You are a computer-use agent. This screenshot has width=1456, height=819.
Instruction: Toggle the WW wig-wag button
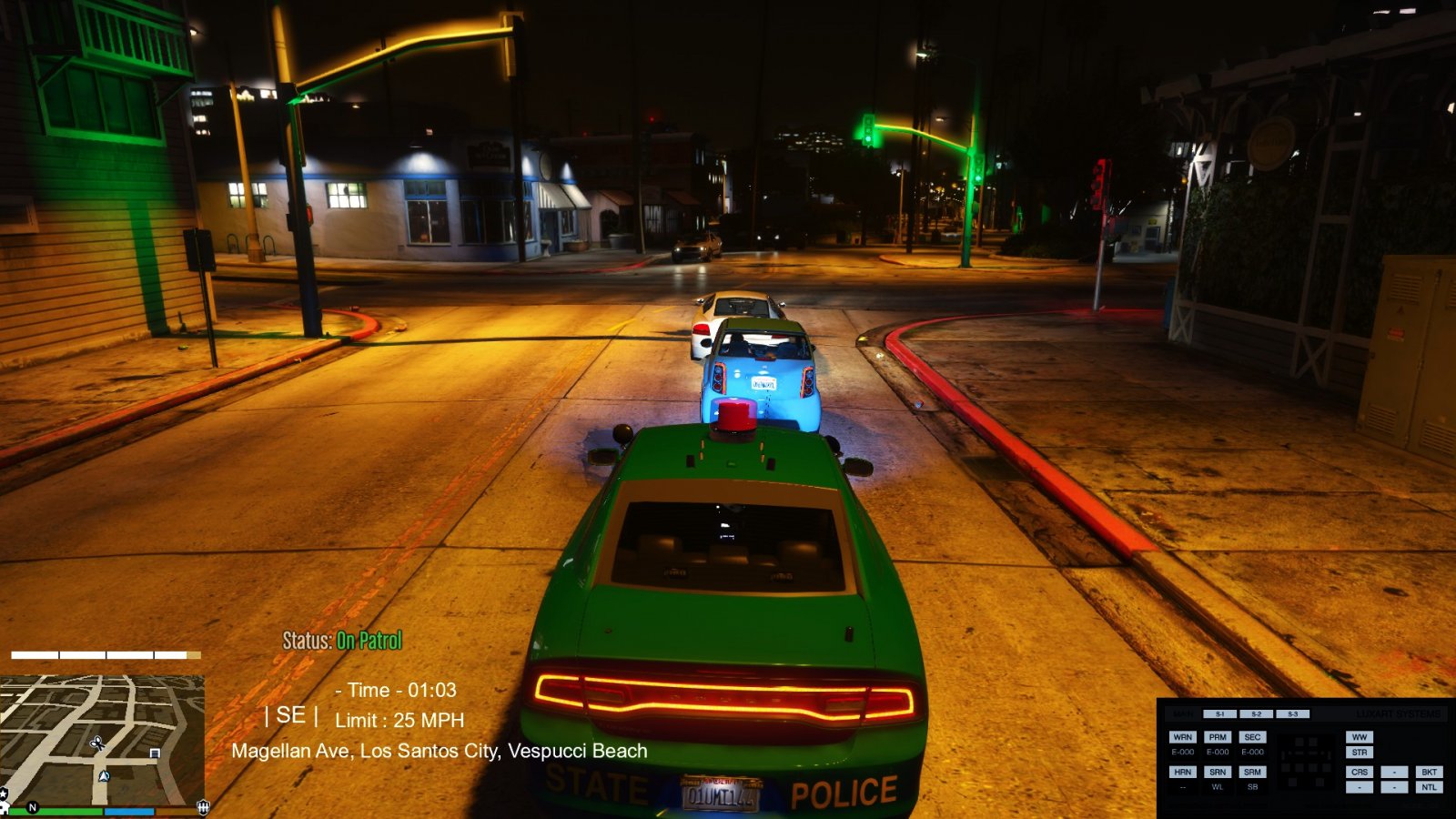1359,737
